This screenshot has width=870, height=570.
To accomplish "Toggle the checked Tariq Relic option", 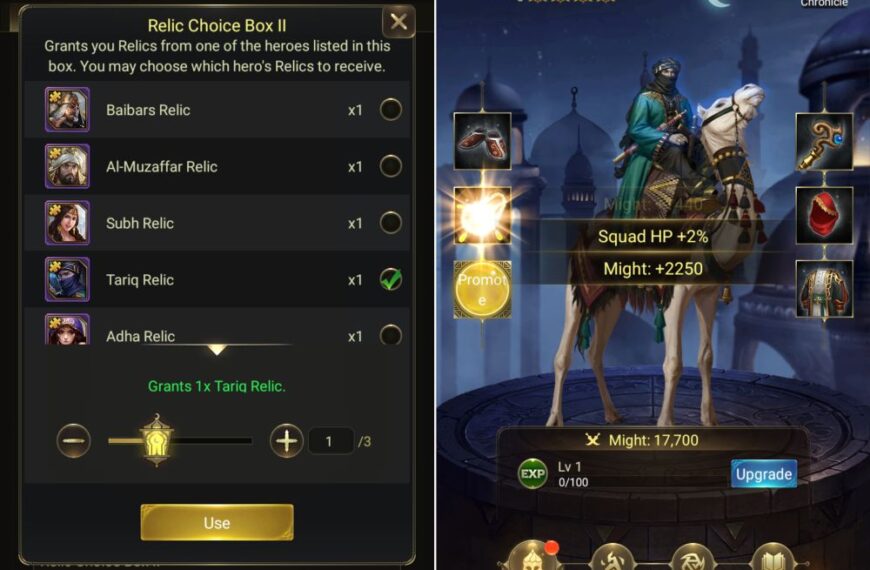I will tap(391, 280).
